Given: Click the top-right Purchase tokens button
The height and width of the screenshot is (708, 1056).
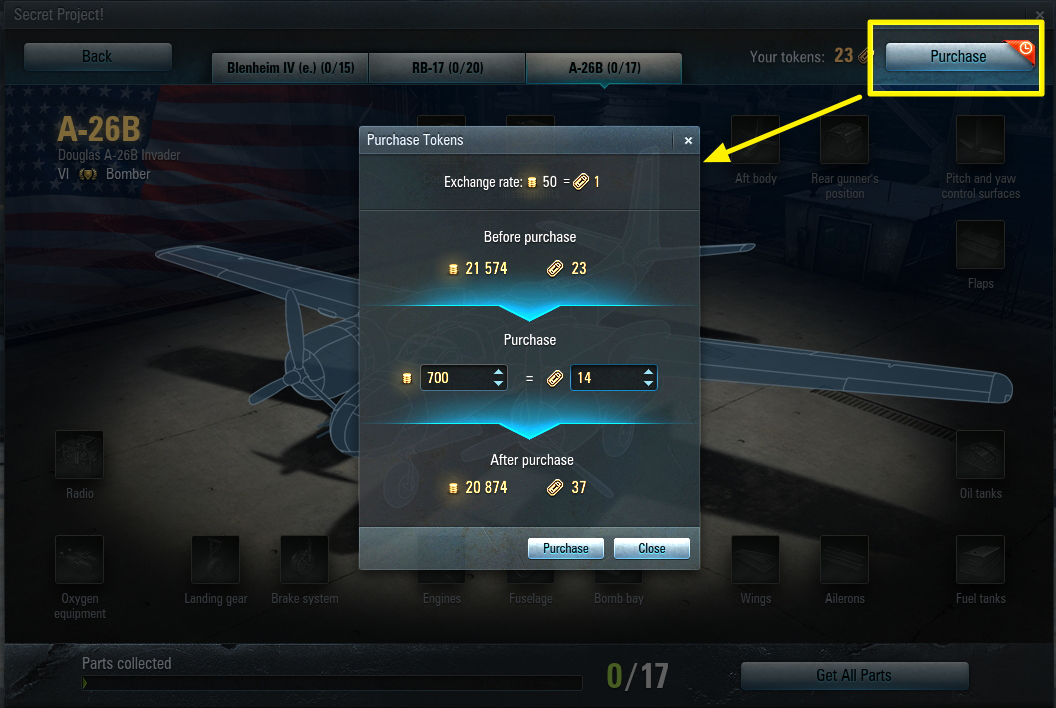Looking at the screenshot, I should tap(958, 57).
